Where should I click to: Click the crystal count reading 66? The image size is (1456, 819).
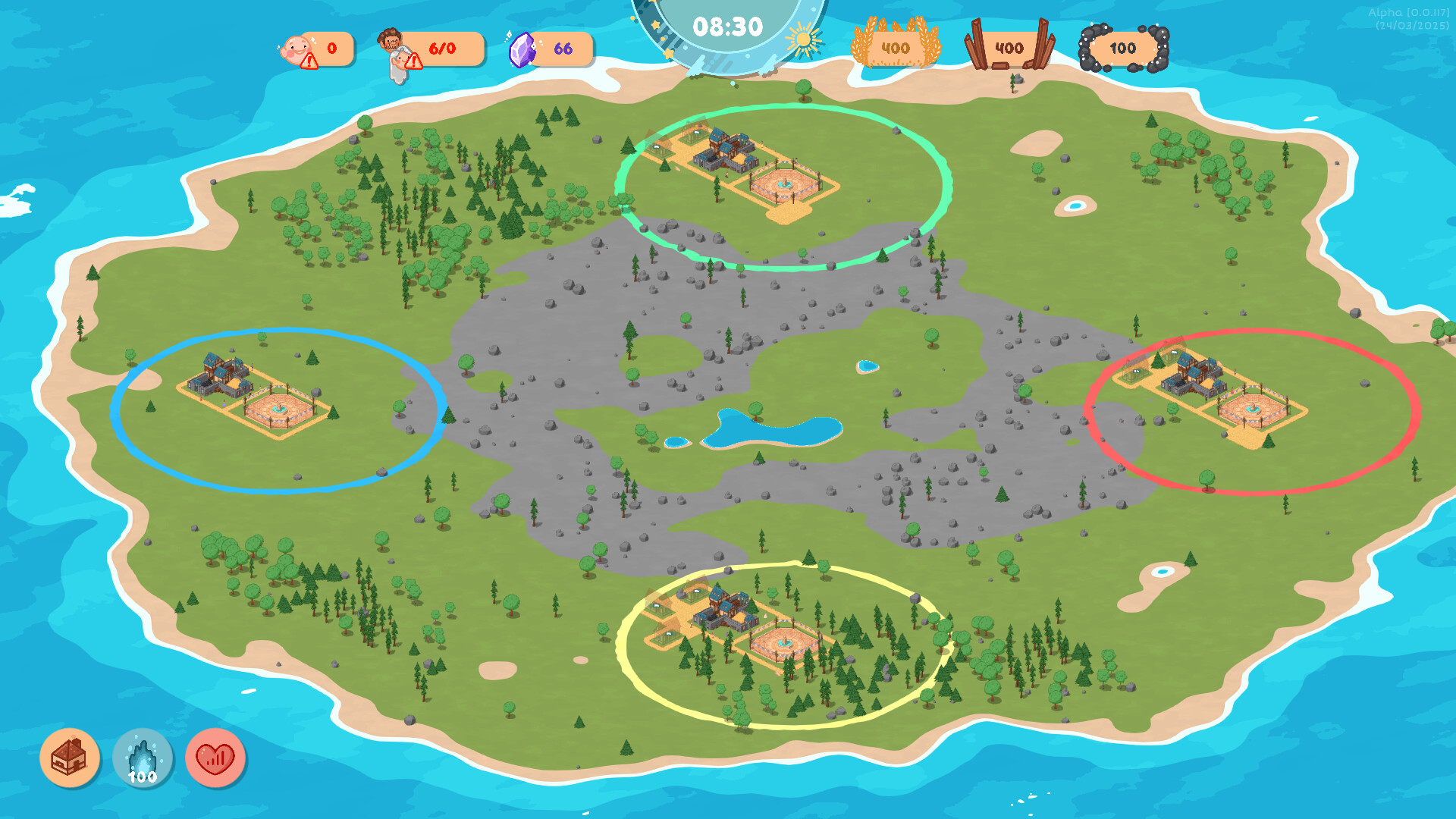tap(565, 48)
